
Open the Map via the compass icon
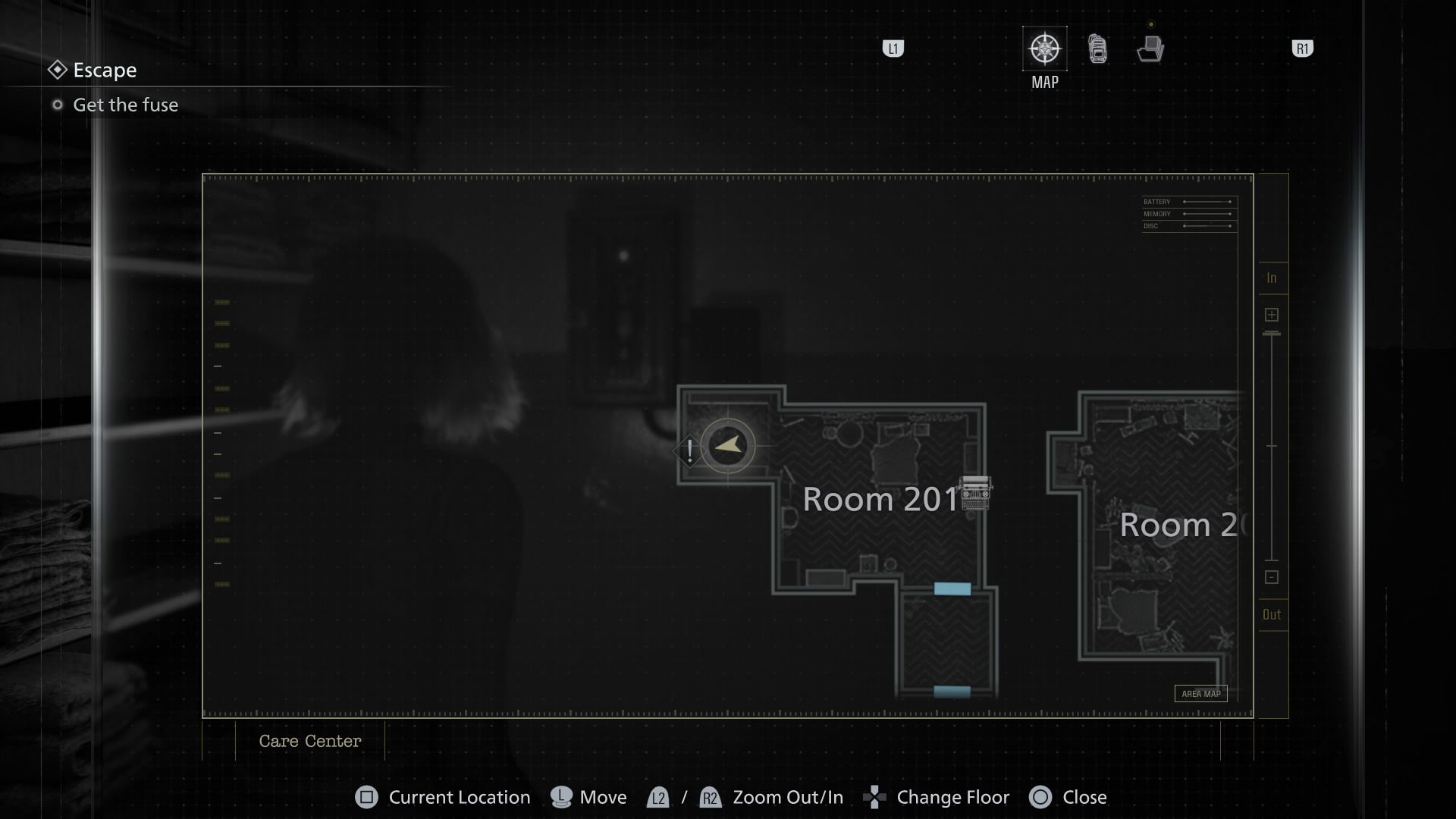1044,47
